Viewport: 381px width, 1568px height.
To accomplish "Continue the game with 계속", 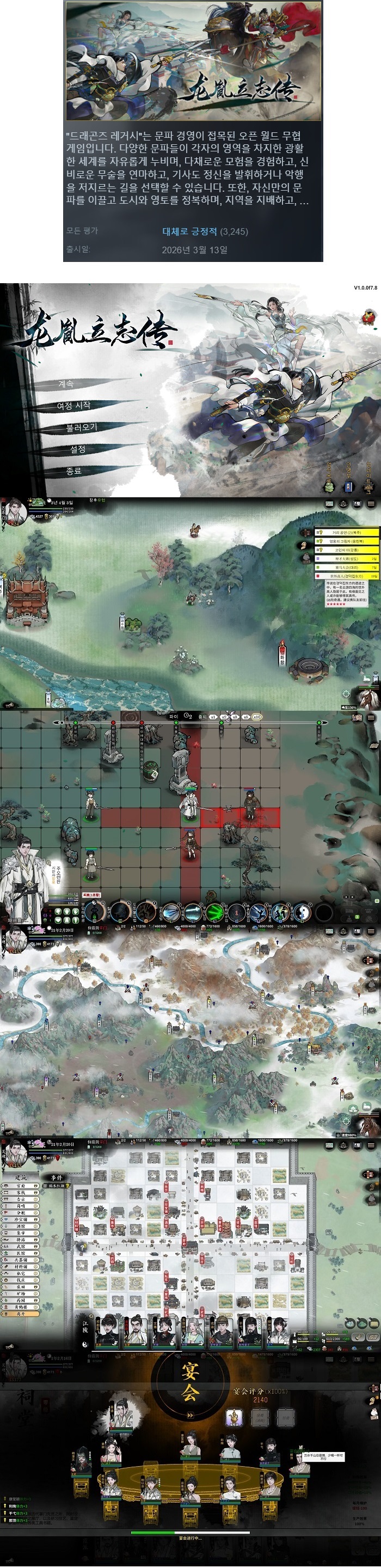I will pyautogui.click(x=66, y=384).
